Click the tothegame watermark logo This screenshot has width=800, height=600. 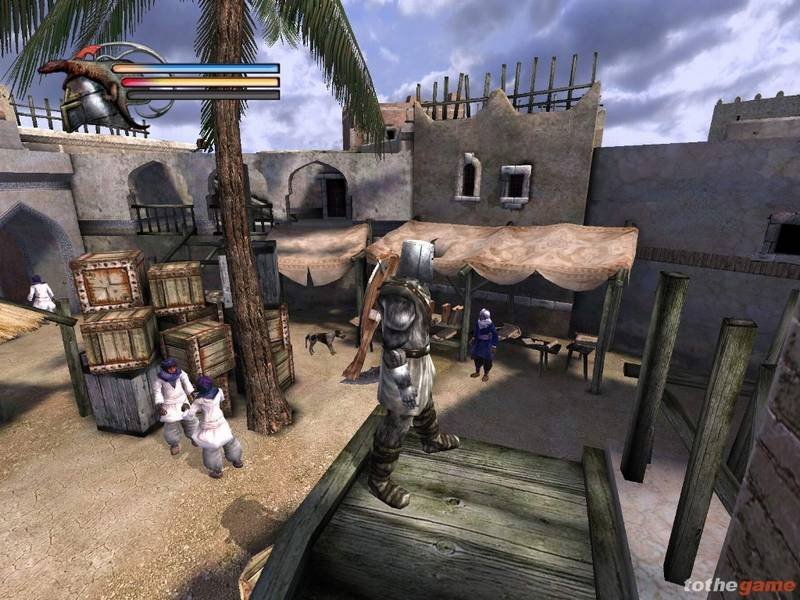tap(738, 582)
